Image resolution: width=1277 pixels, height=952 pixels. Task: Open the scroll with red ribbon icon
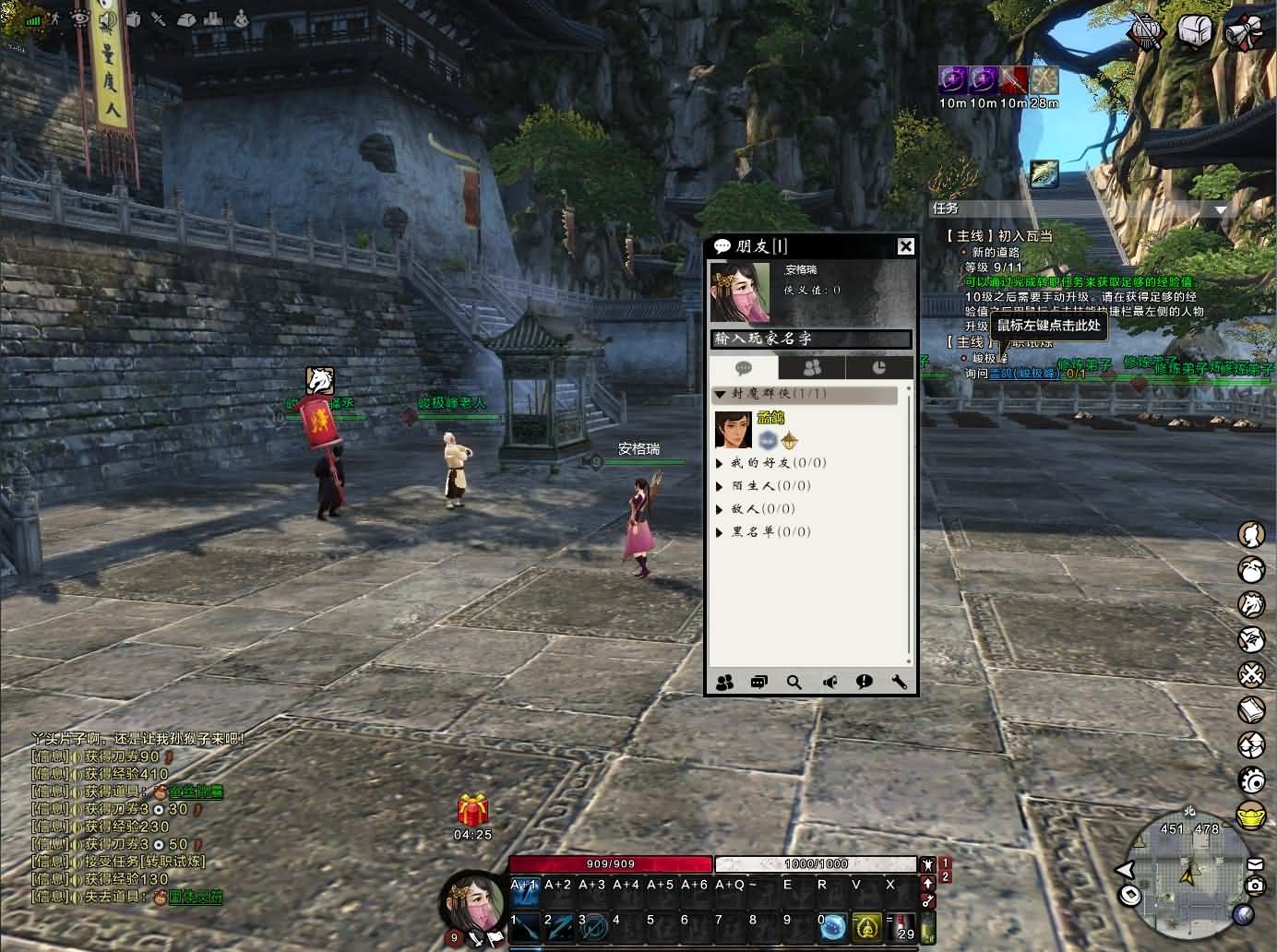click(x=1242, y=30)
